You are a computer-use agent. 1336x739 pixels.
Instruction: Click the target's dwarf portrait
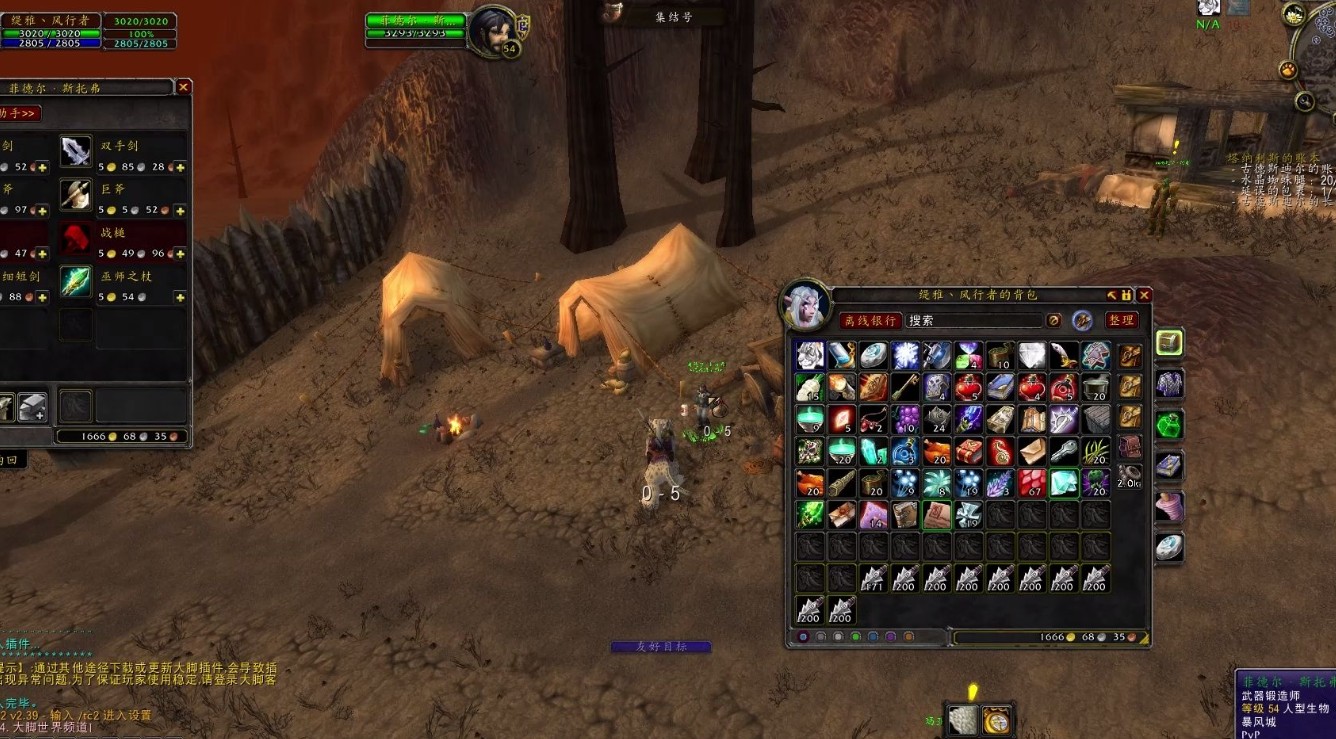492,31
